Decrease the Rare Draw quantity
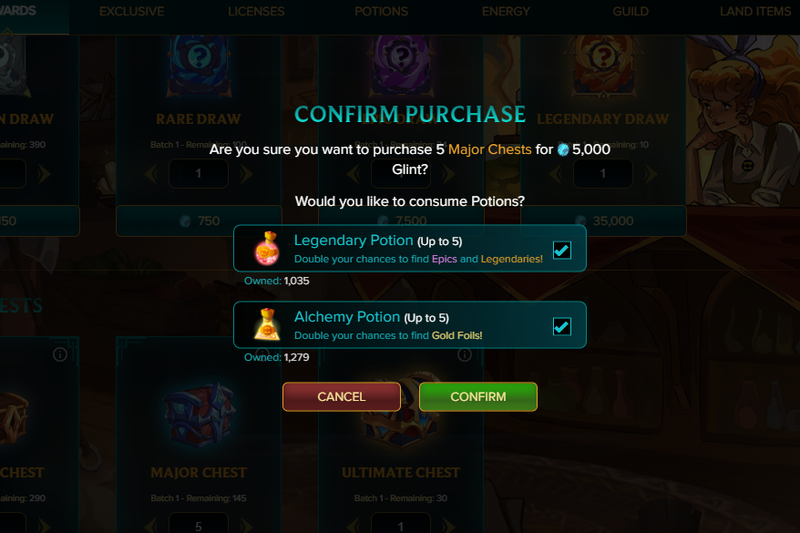 tap(152, 174)
